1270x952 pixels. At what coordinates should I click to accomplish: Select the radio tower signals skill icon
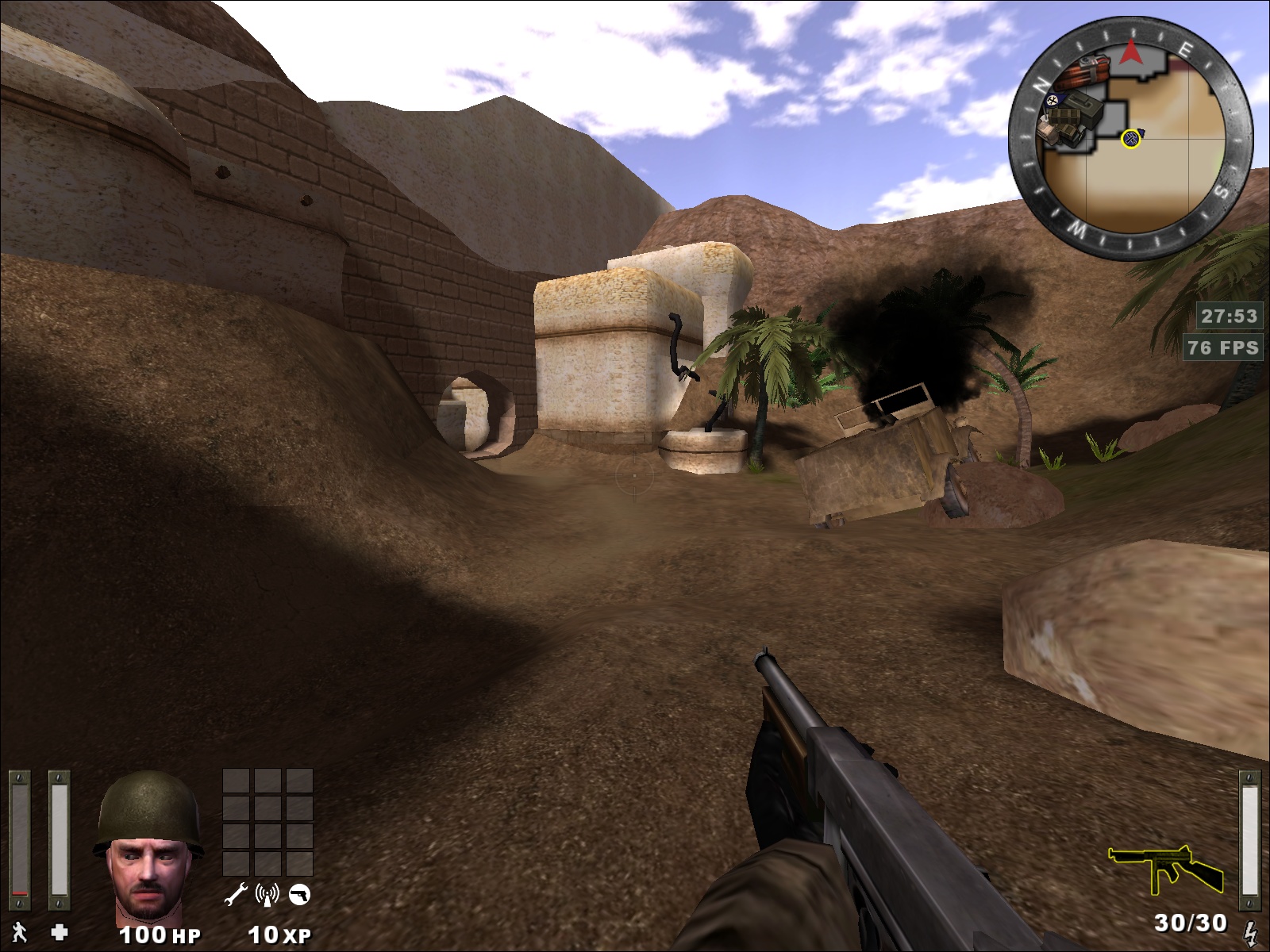point(267,895)
